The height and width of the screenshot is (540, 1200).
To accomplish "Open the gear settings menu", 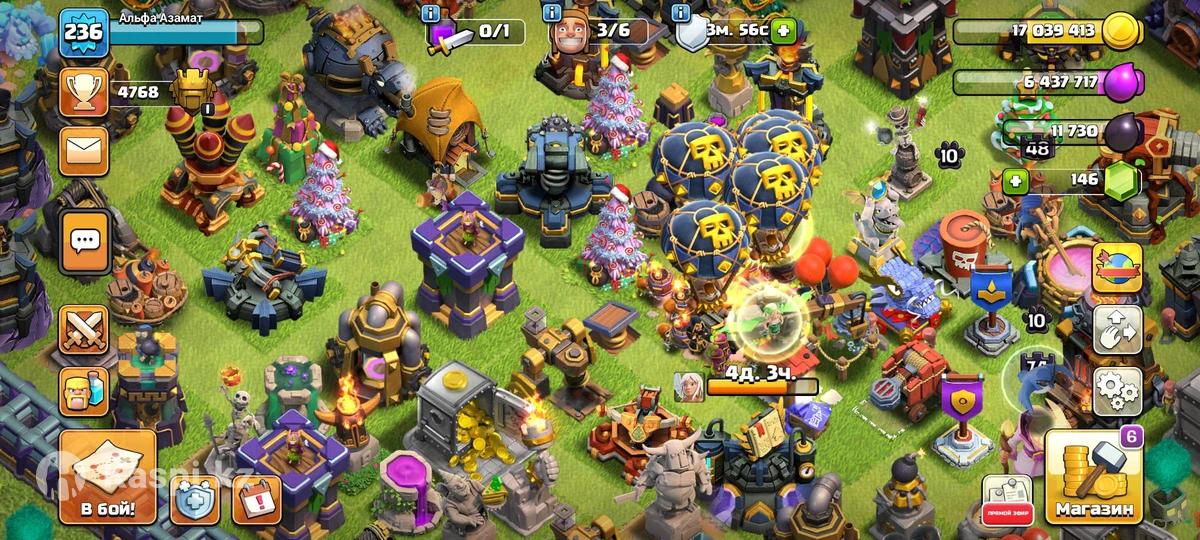I will (1117, 389).
